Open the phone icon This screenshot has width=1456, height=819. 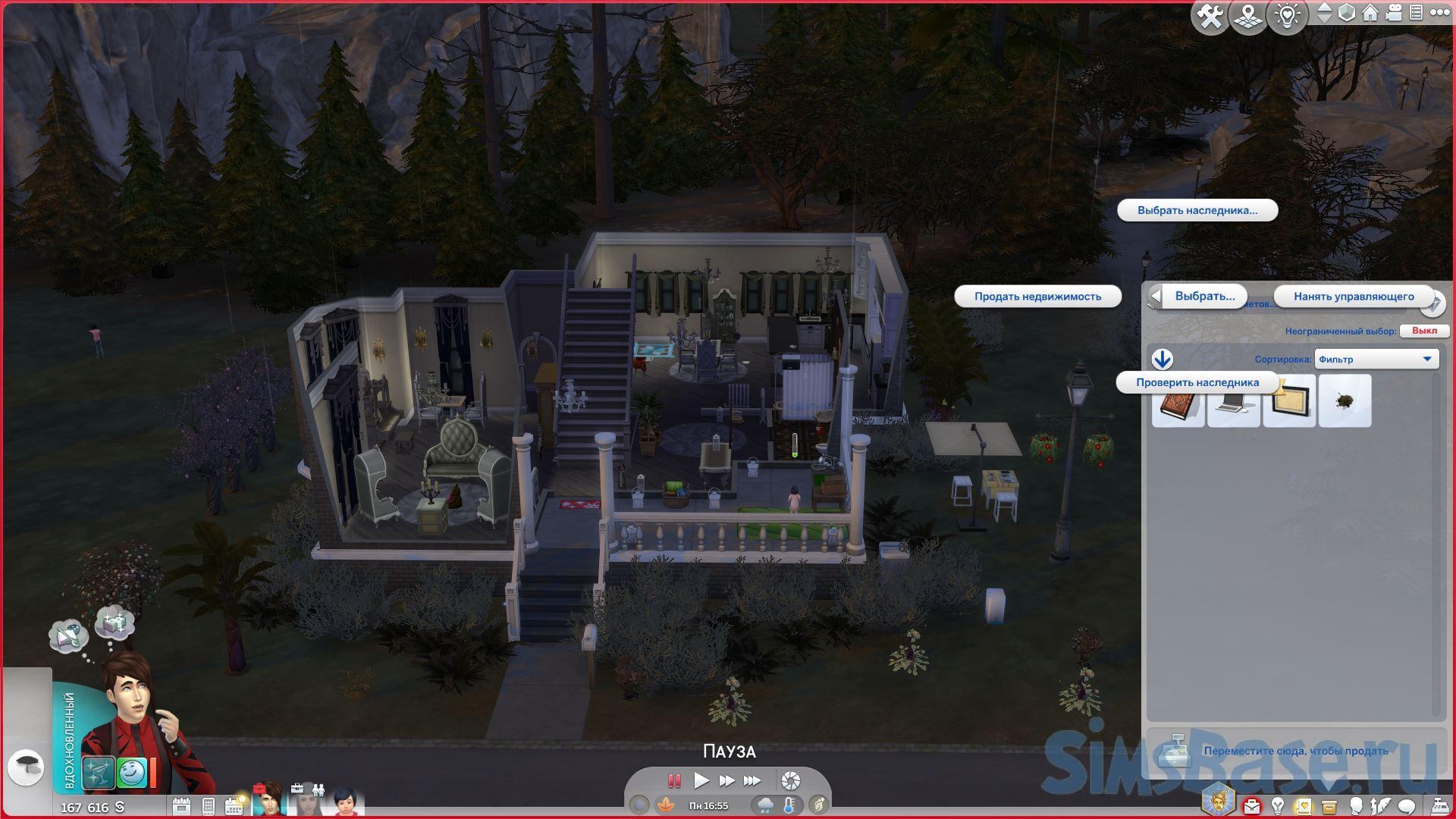tap(209, 806)
